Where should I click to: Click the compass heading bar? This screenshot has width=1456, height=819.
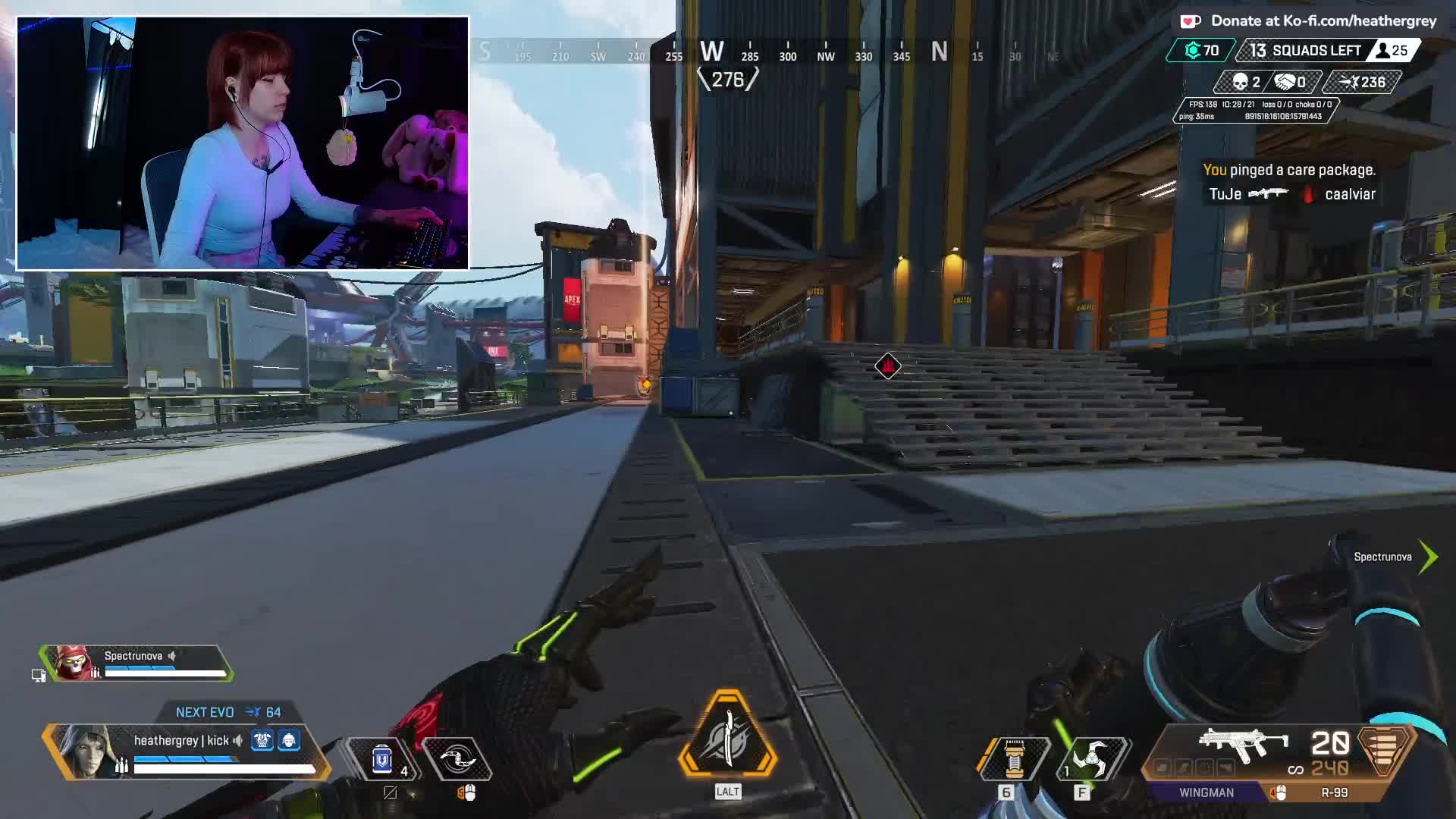pos(766,52)
